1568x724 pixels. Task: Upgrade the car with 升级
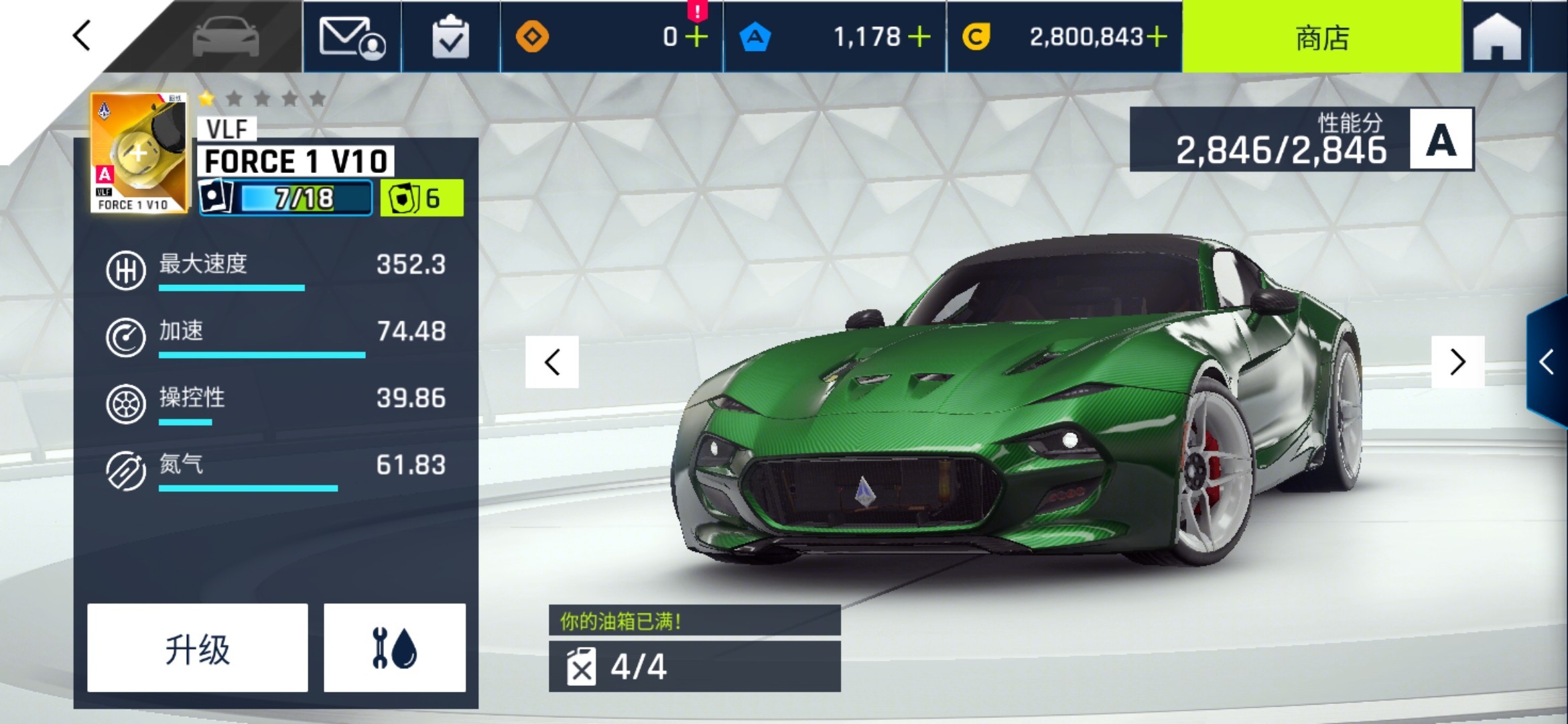point(198,648)
